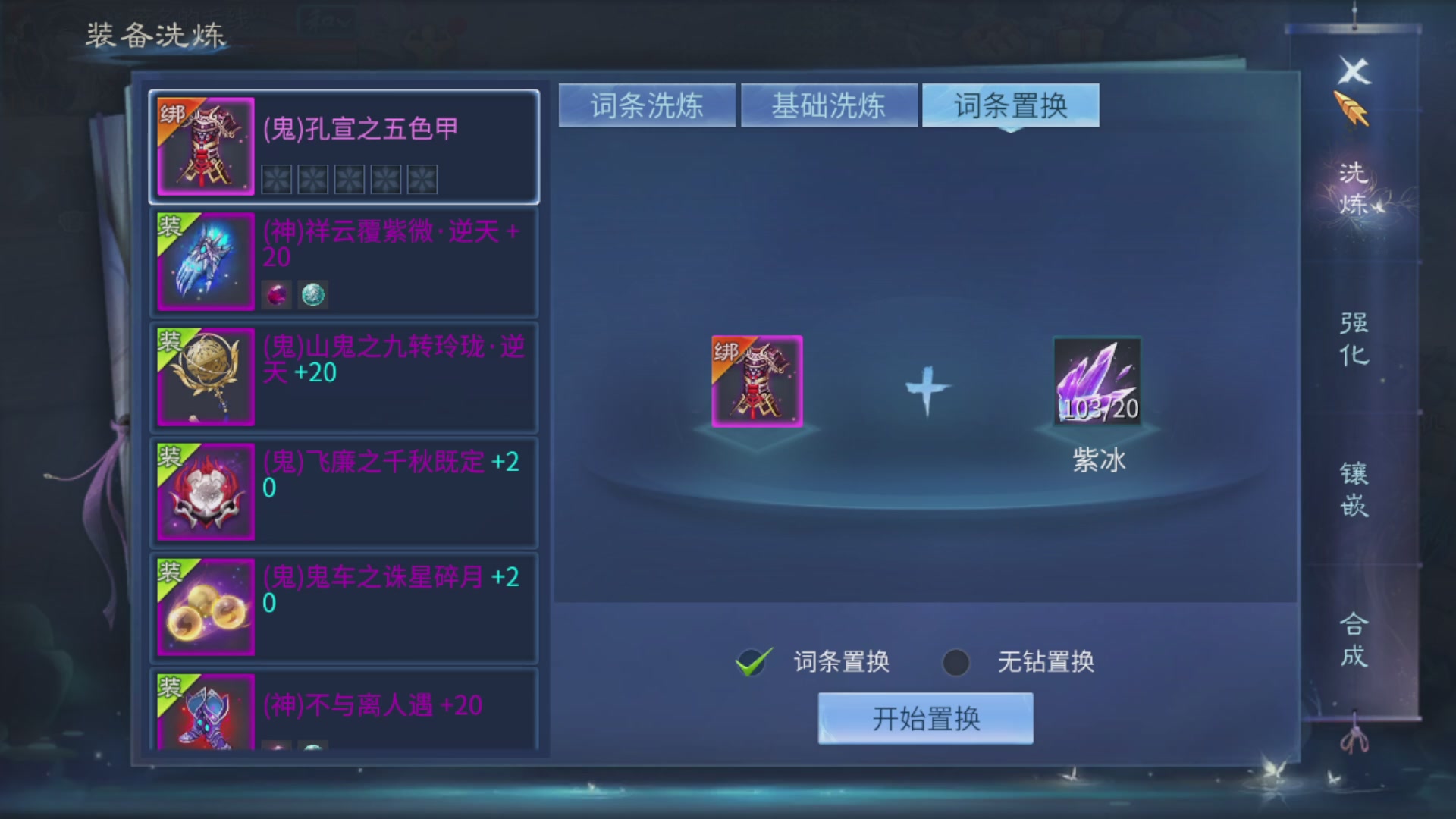
Task: Open the 合成 panel from the right sidebar
Action: (1355, 637)
